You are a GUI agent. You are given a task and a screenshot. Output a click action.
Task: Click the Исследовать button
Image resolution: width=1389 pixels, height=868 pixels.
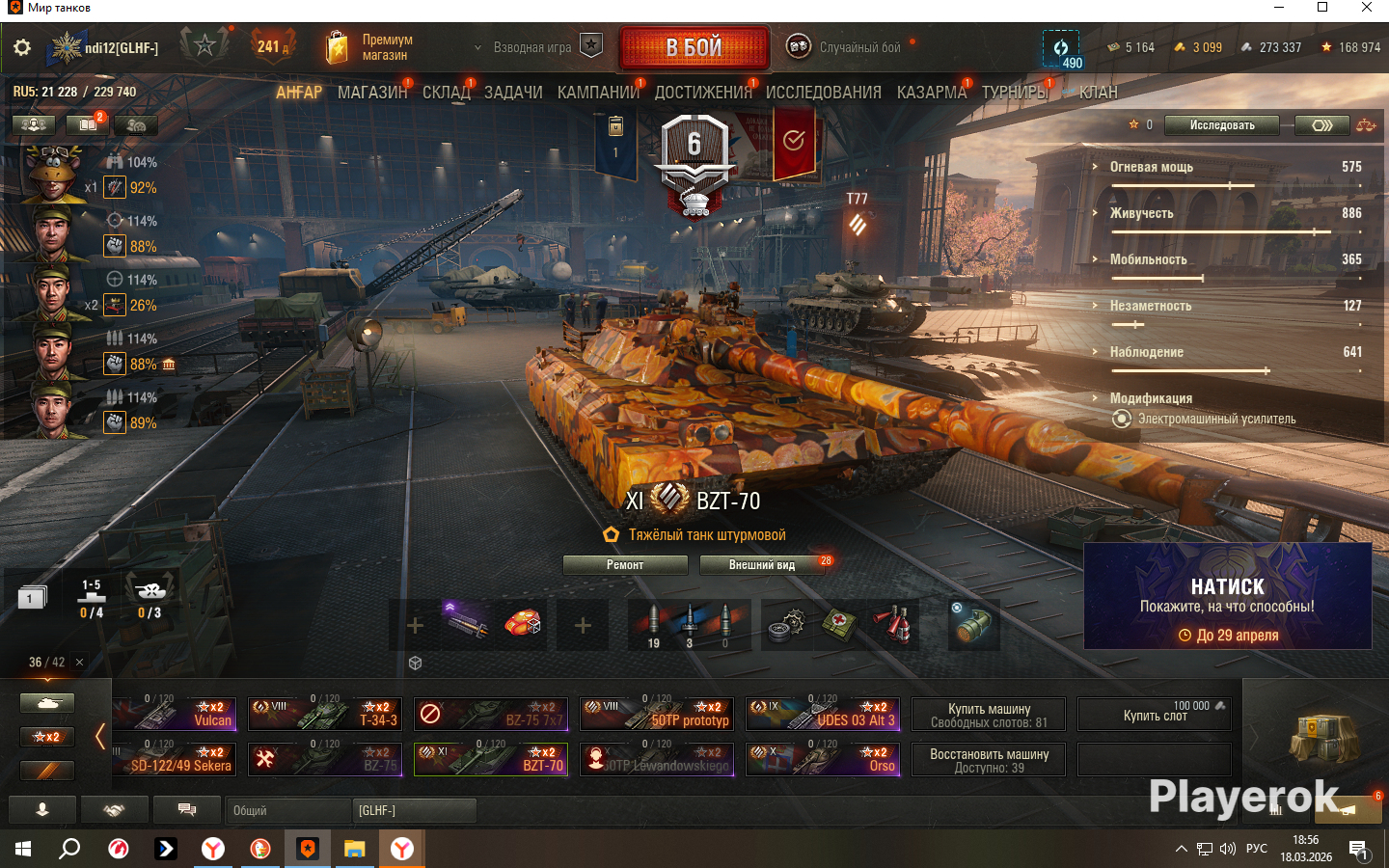[x=1221, y=125]
